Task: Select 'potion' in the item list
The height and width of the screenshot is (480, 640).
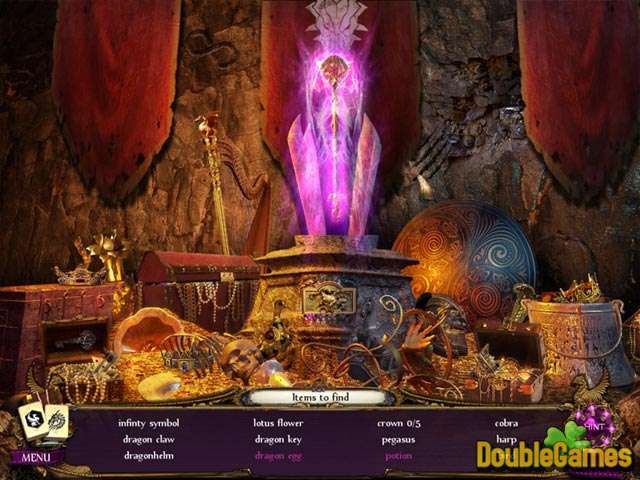Action: (398, 455)
